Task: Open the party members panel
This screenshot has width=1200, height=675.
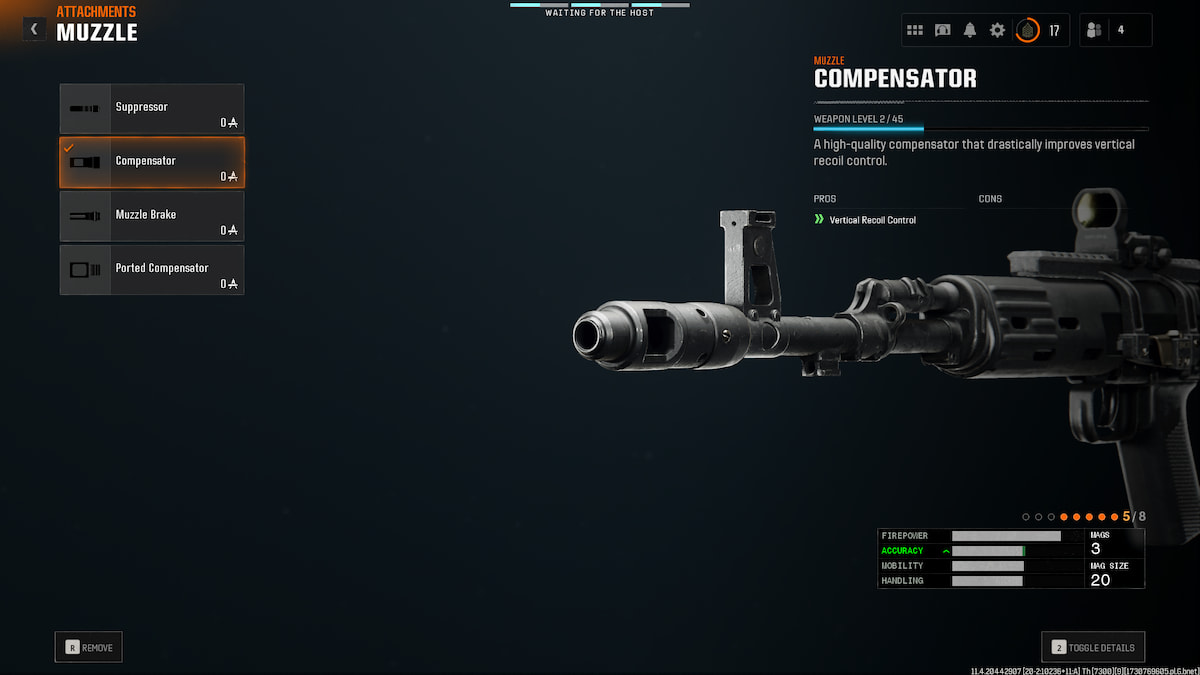Action: [1115, 30]
